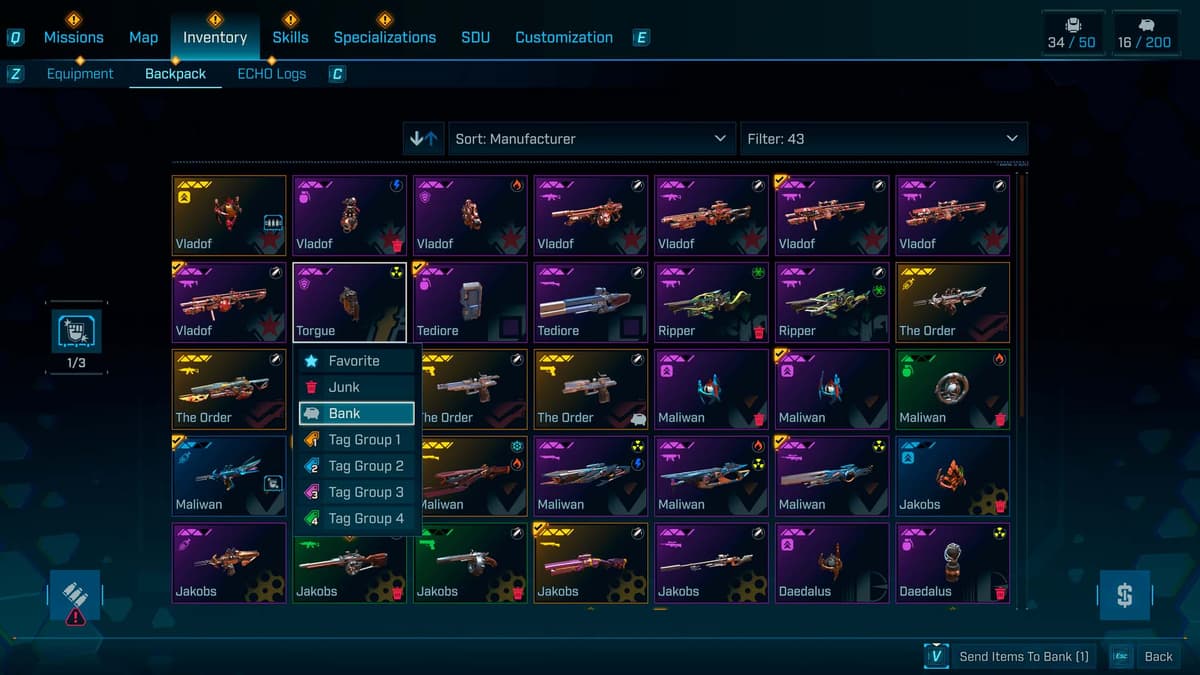Open the Specializations tab
Image resolution: width=1200 pixels, height=675 pixels.
click(384, 38)
